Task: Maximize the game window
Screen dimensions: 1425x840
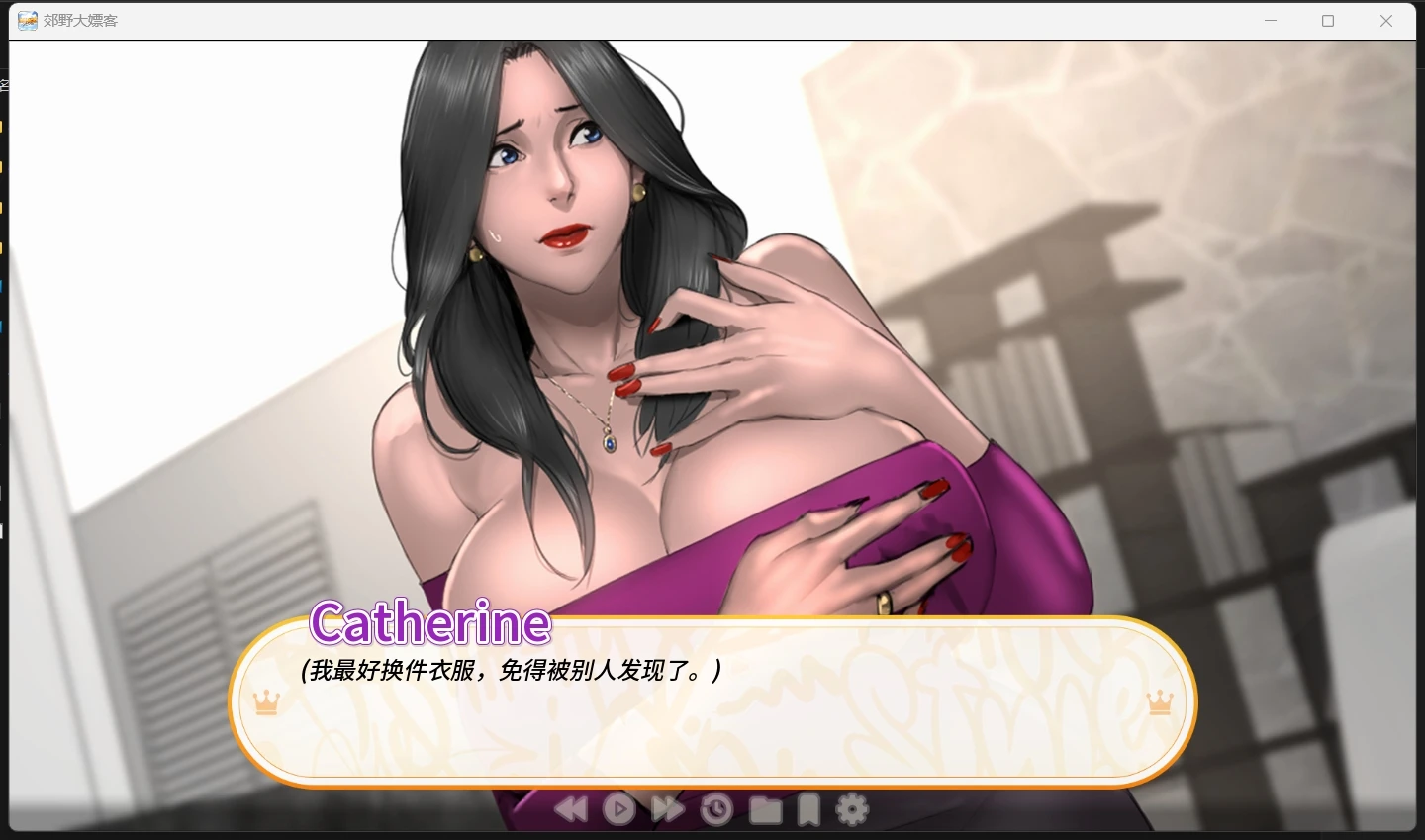Action: coord(1329,20)
